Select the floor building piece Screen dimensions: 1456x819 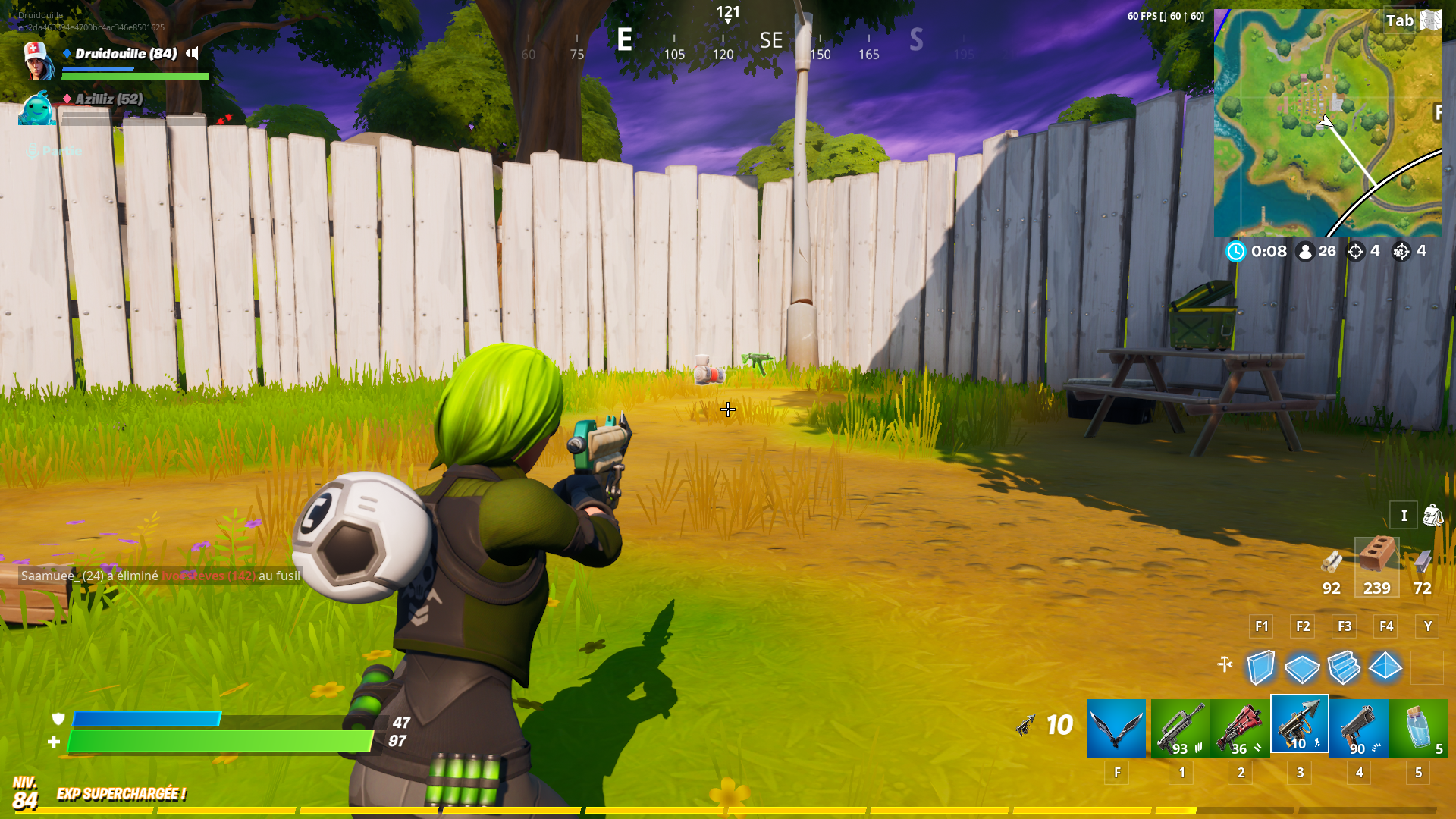(x=1301, y=667)
